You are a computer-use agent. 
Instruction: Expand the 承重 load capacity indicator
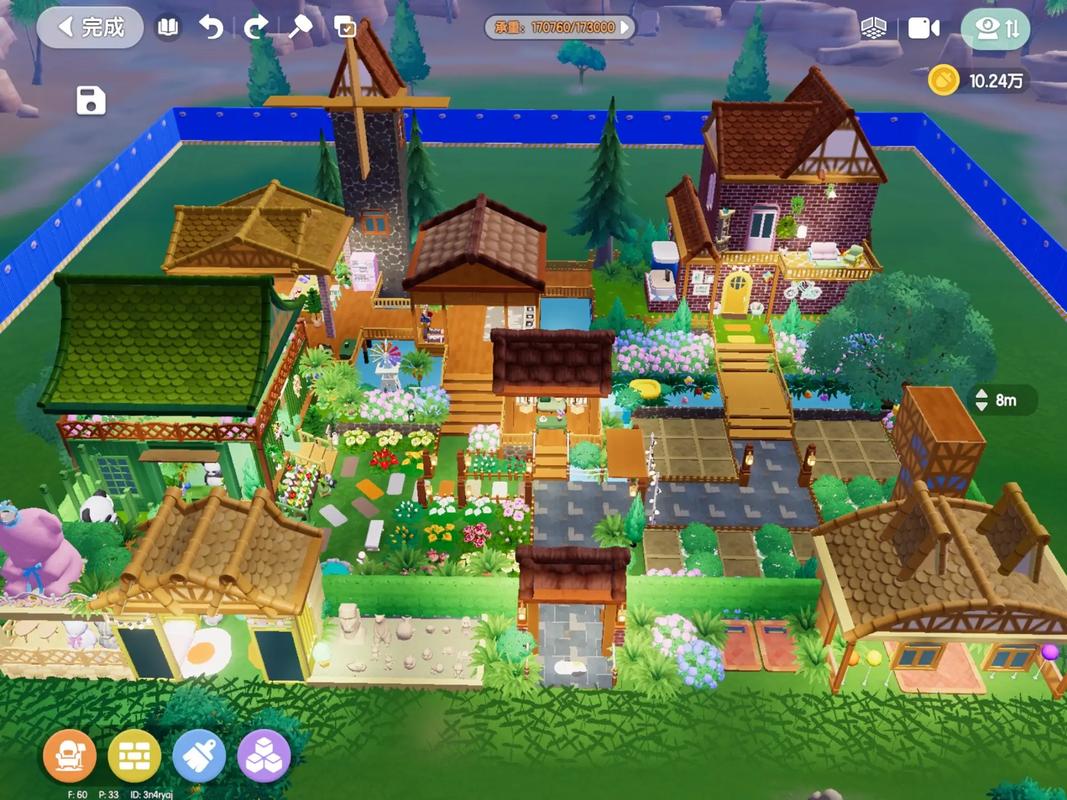tap(560, 27)
